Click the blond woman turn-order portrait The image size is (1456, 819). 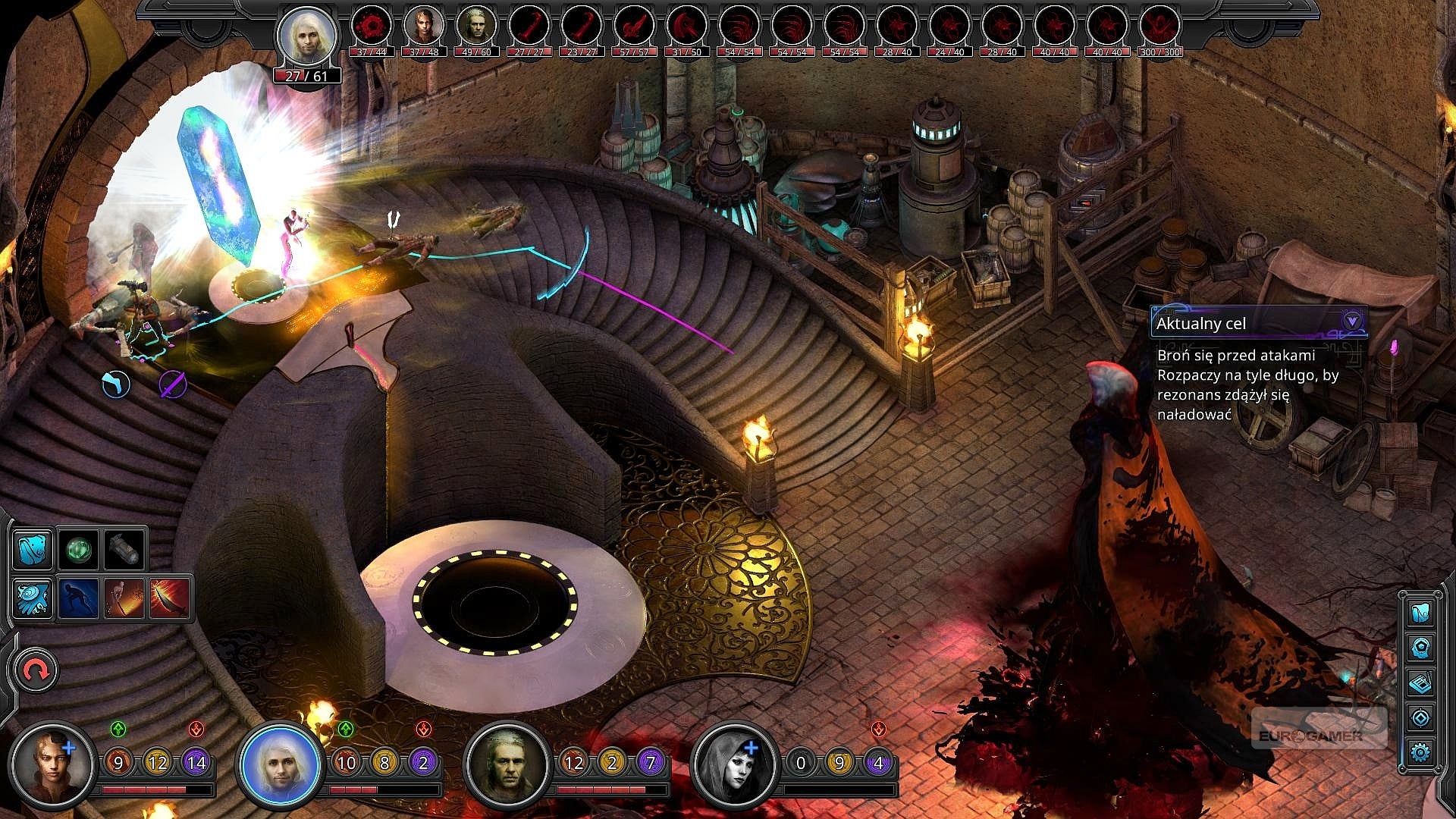(x=424, y=27)
